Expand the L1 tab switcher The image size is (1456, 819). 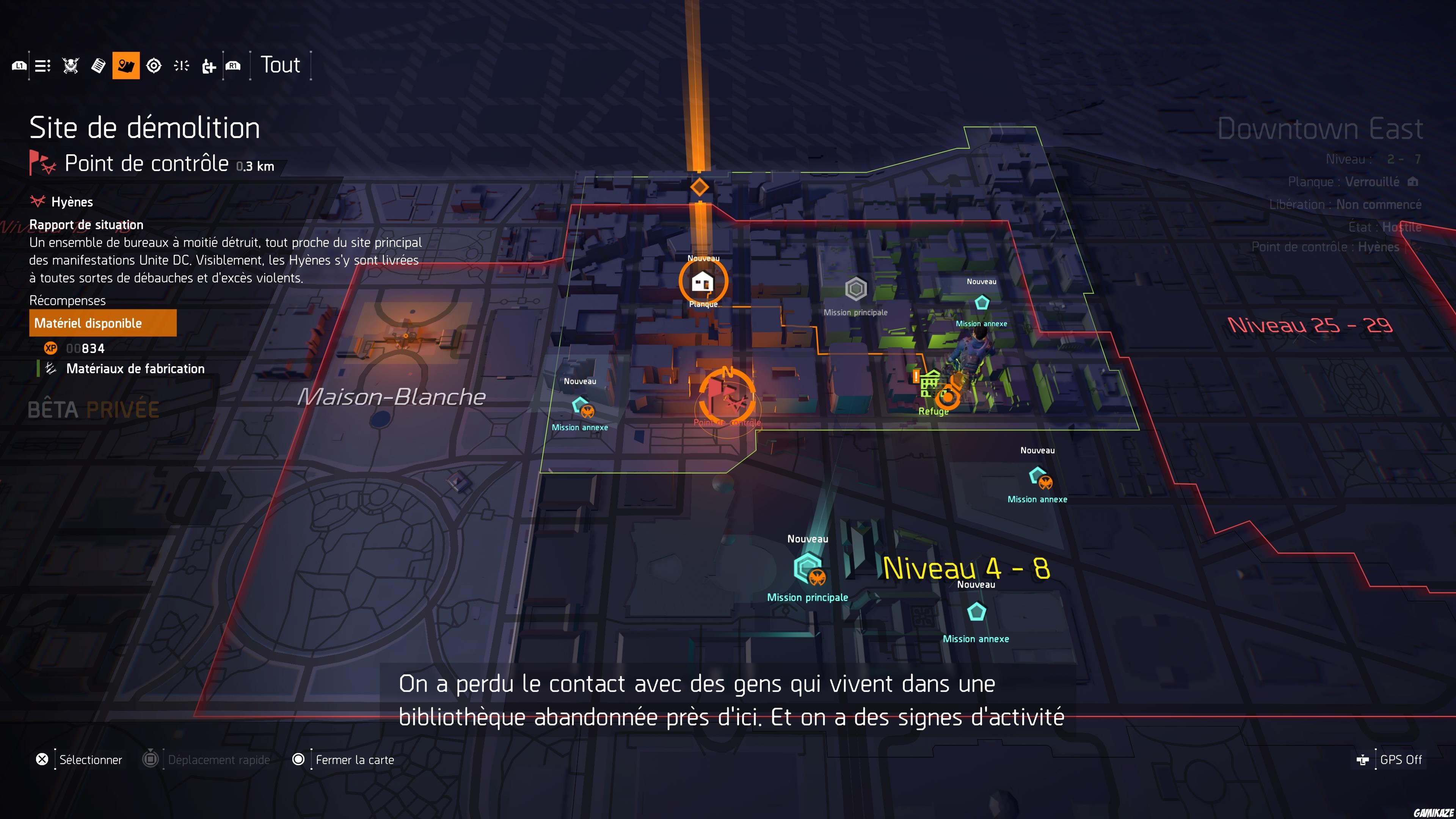pyautogui.click(x=19, y=65)
